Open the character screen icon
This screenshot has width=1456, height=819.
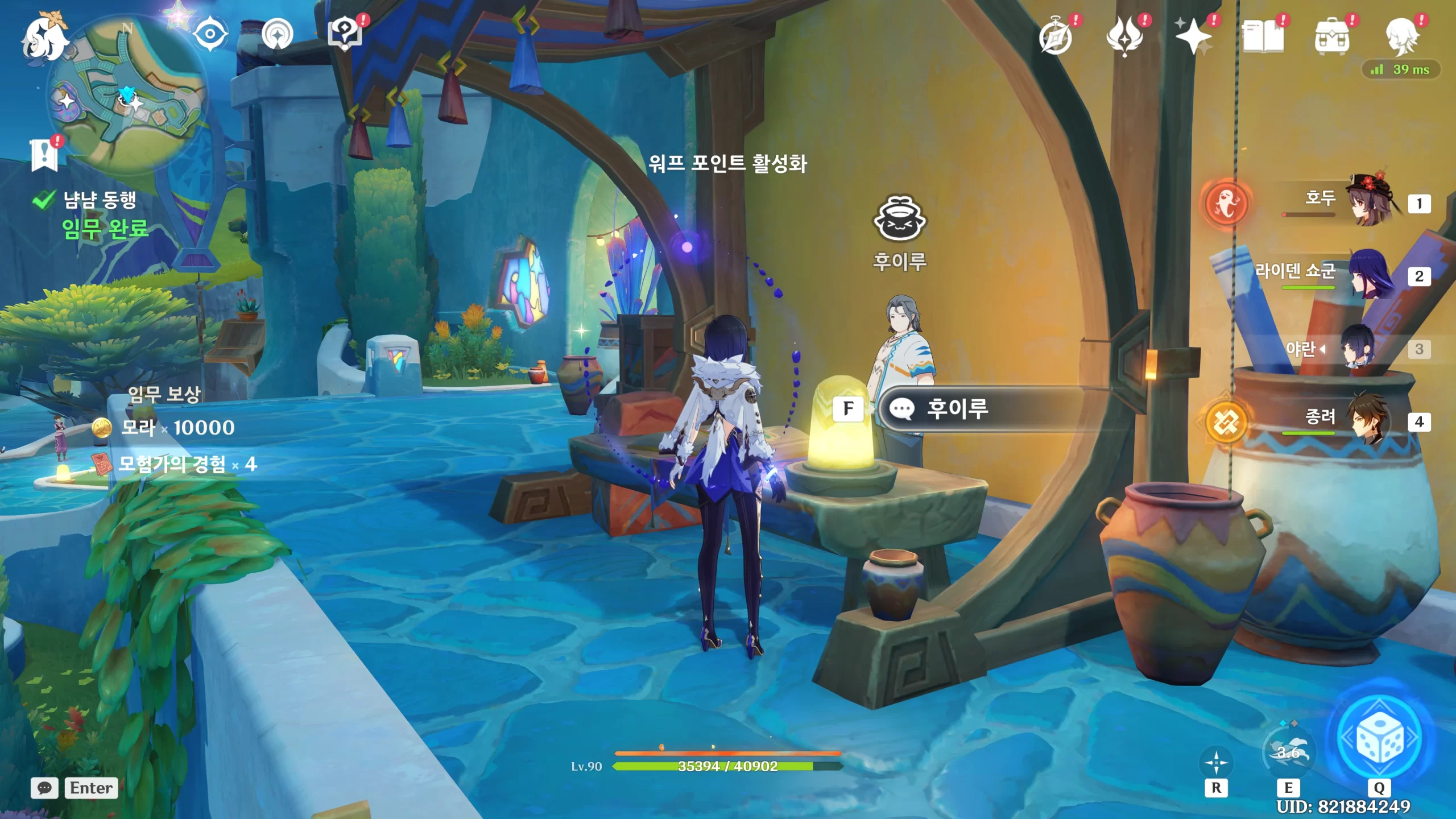(x=1401, y=36)
